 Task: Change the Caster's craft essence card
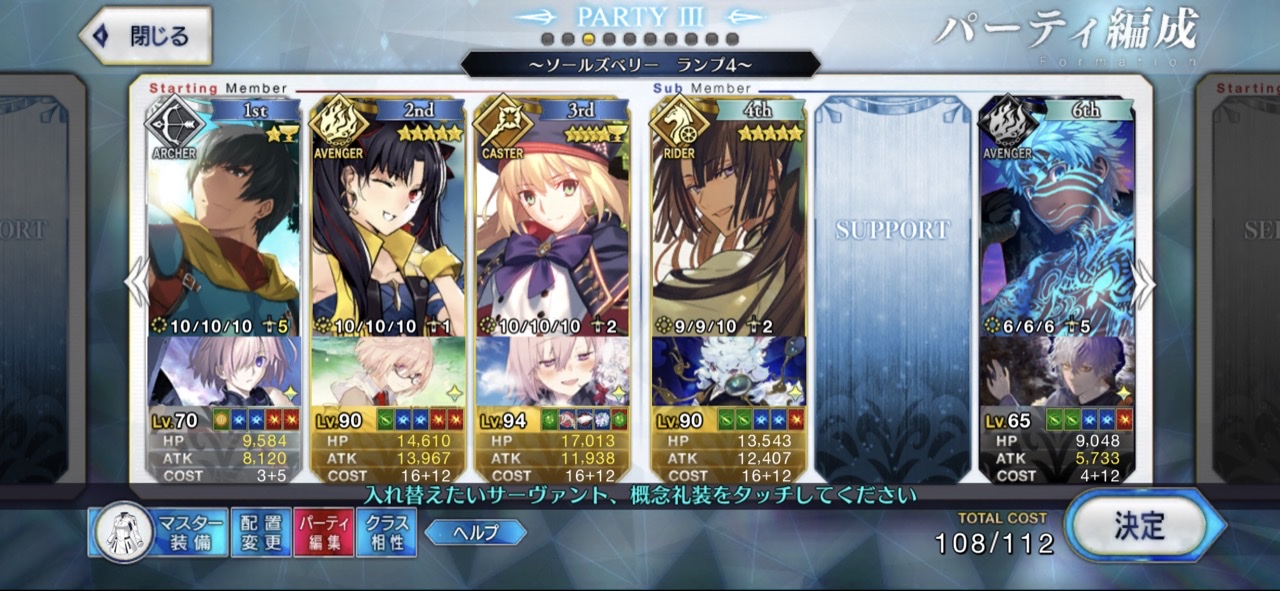click(552, 371)
